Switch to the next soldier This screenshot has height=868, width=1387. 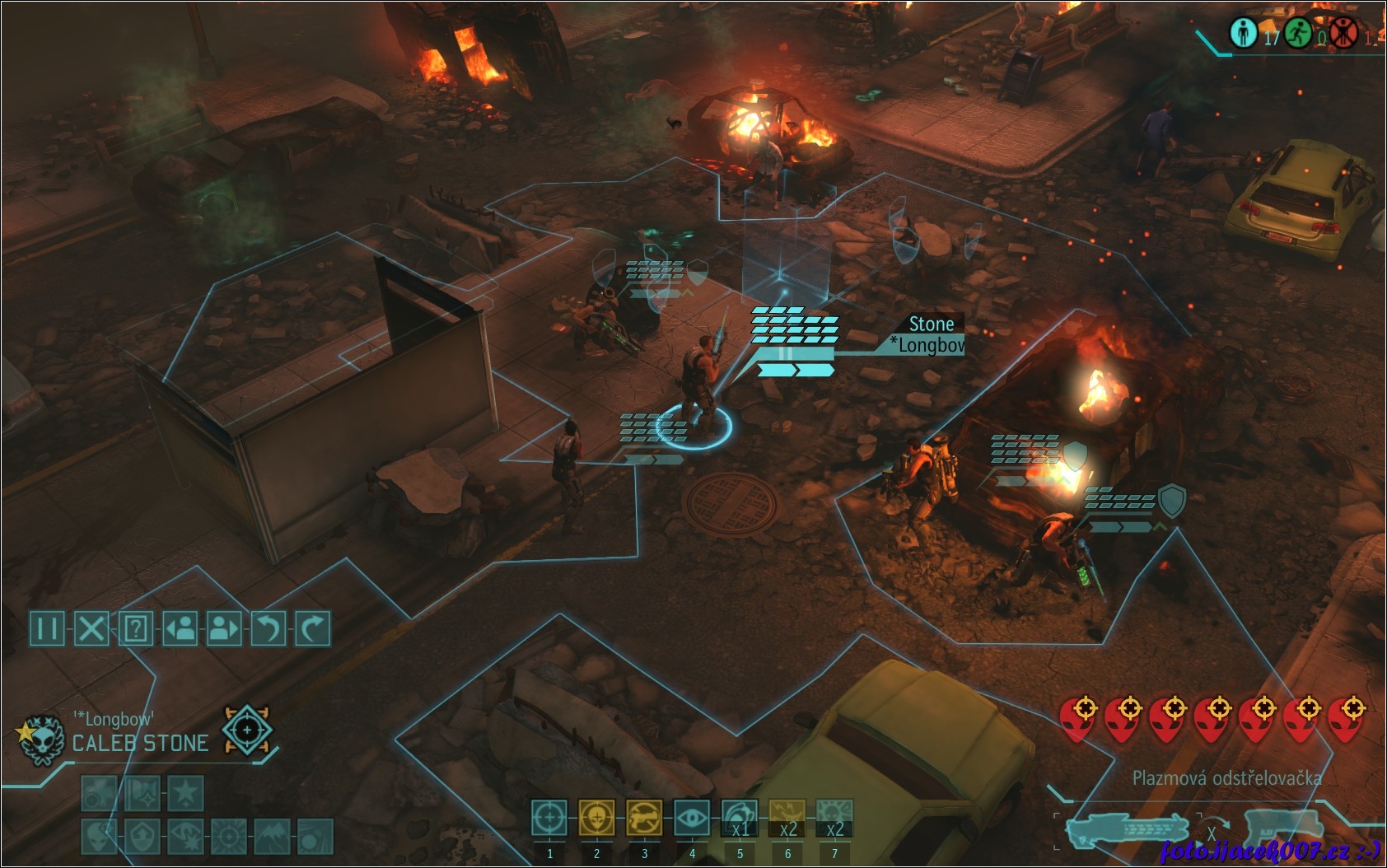[x=224, y=628]
